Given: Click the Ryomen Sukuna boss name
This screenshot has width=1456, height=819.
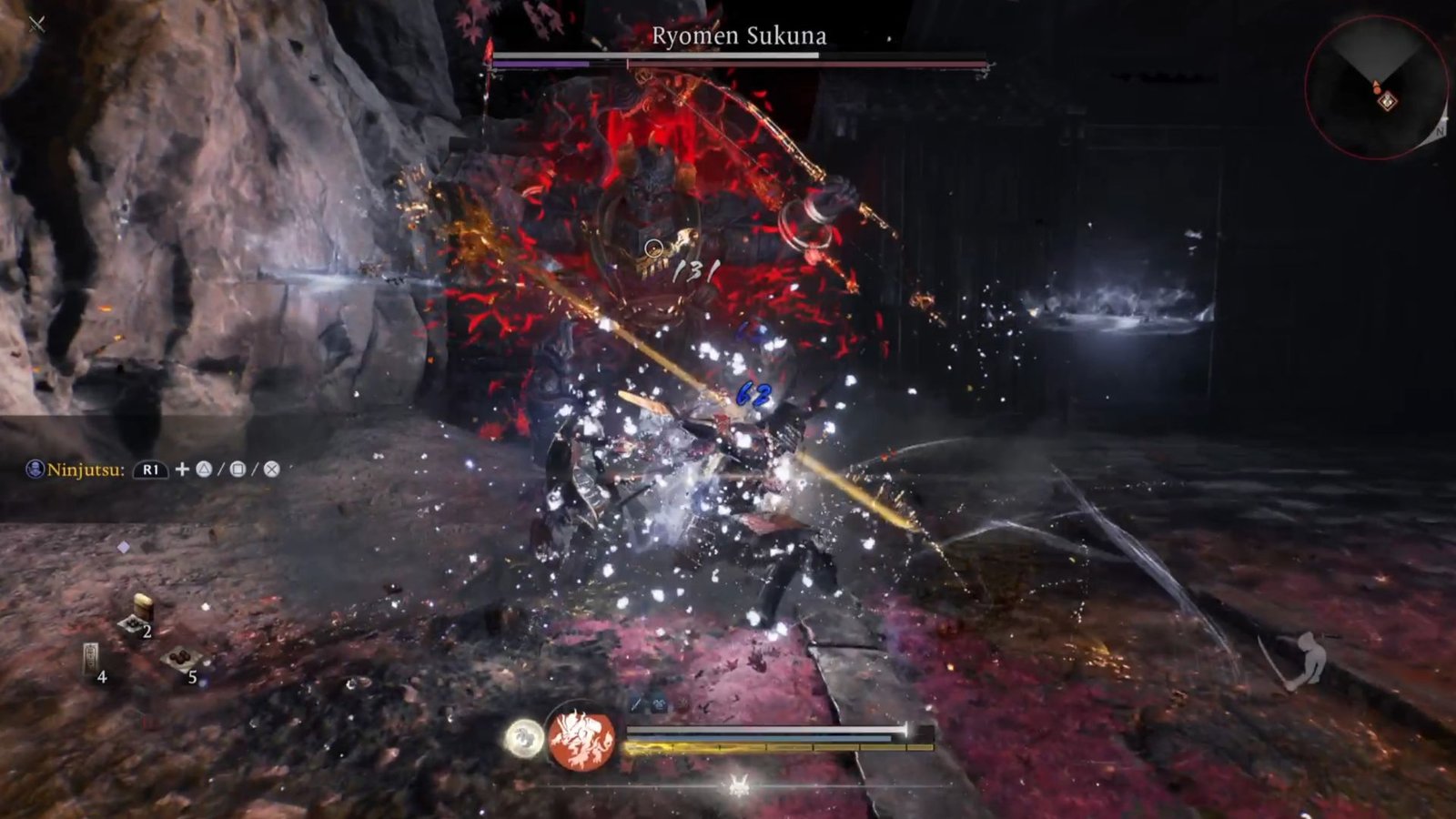Looking at the screenshot, I should coord(739,36).
